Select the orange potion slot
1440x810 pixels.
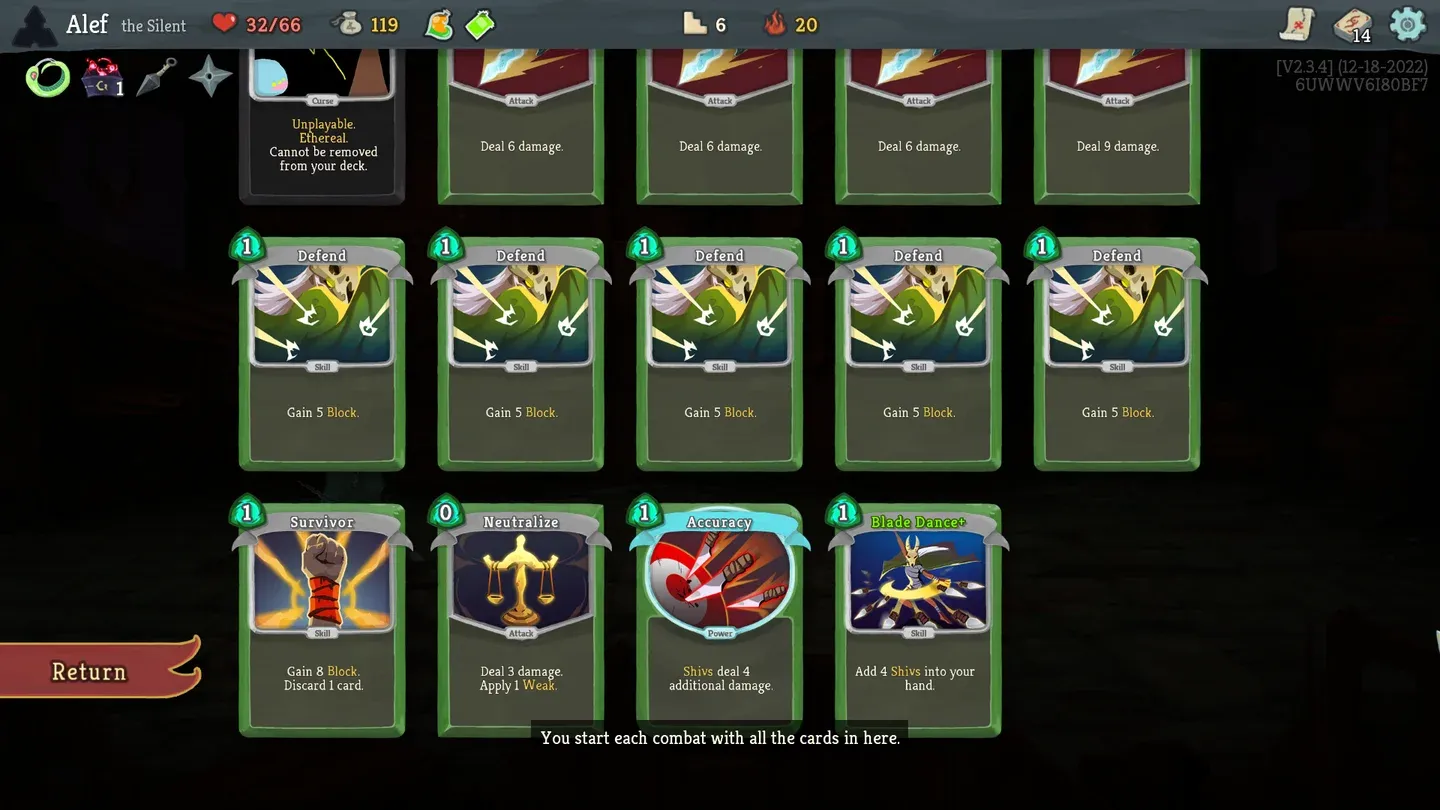coord(439,24)
